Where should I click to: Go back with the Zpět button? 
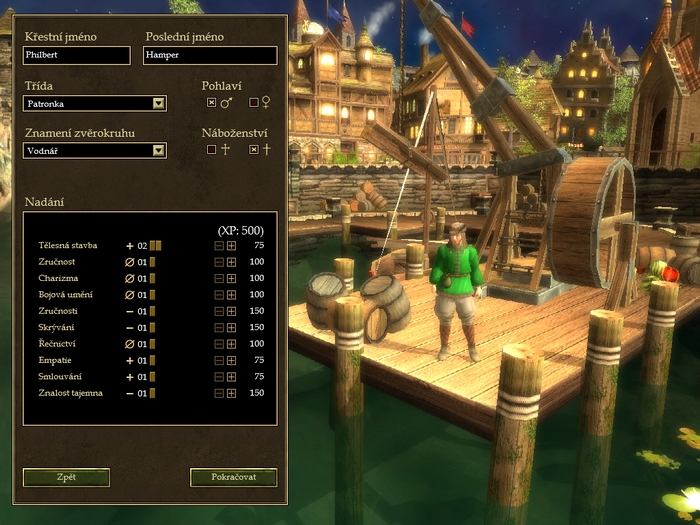click(66, 477)
